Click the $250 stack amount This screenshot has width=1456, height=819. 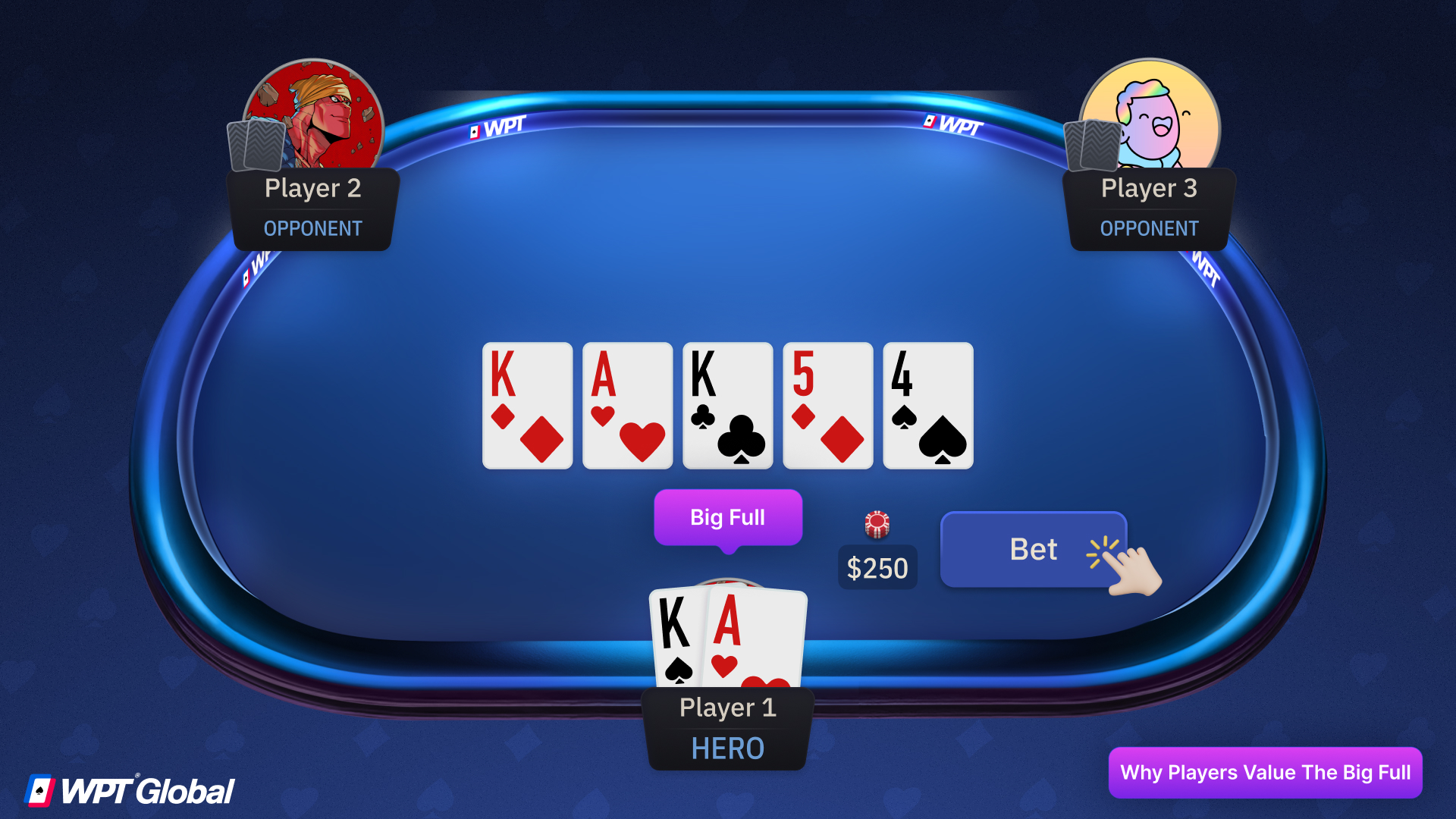[877, 567]
